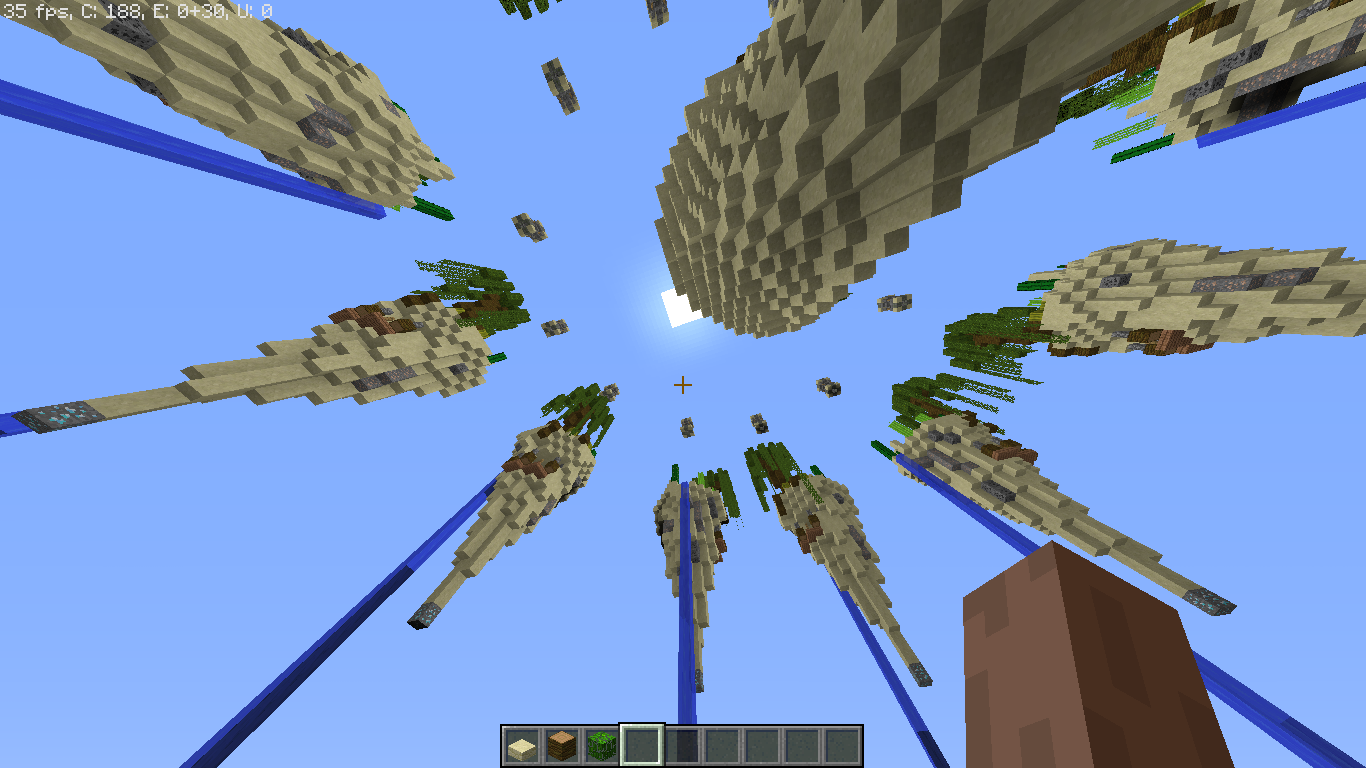1366x768 pixels.
Task: Click the highlighted empty hotbar slot
Action: point(641,746)
